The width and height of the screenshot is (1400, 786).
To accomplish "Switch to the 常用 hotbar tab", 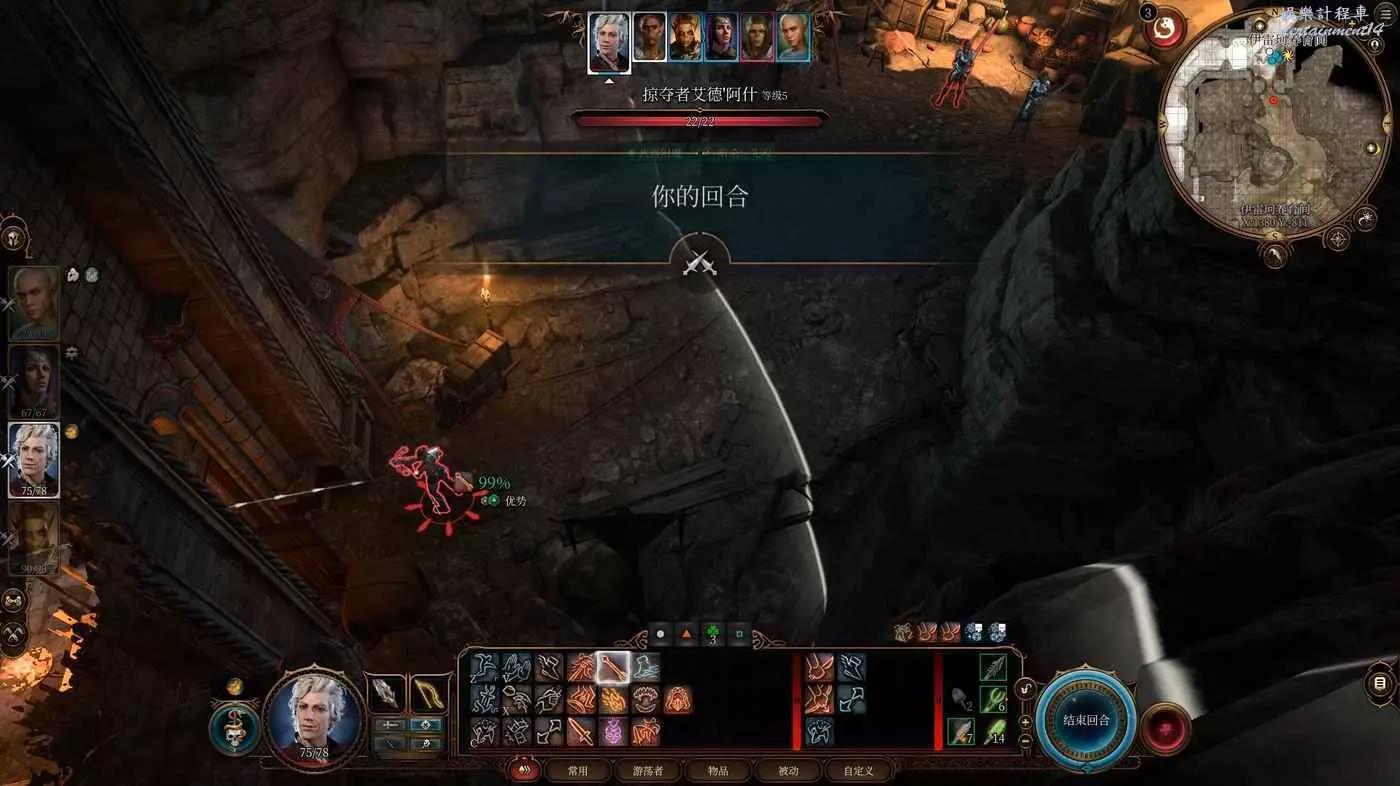I will (x=577, y=771).
